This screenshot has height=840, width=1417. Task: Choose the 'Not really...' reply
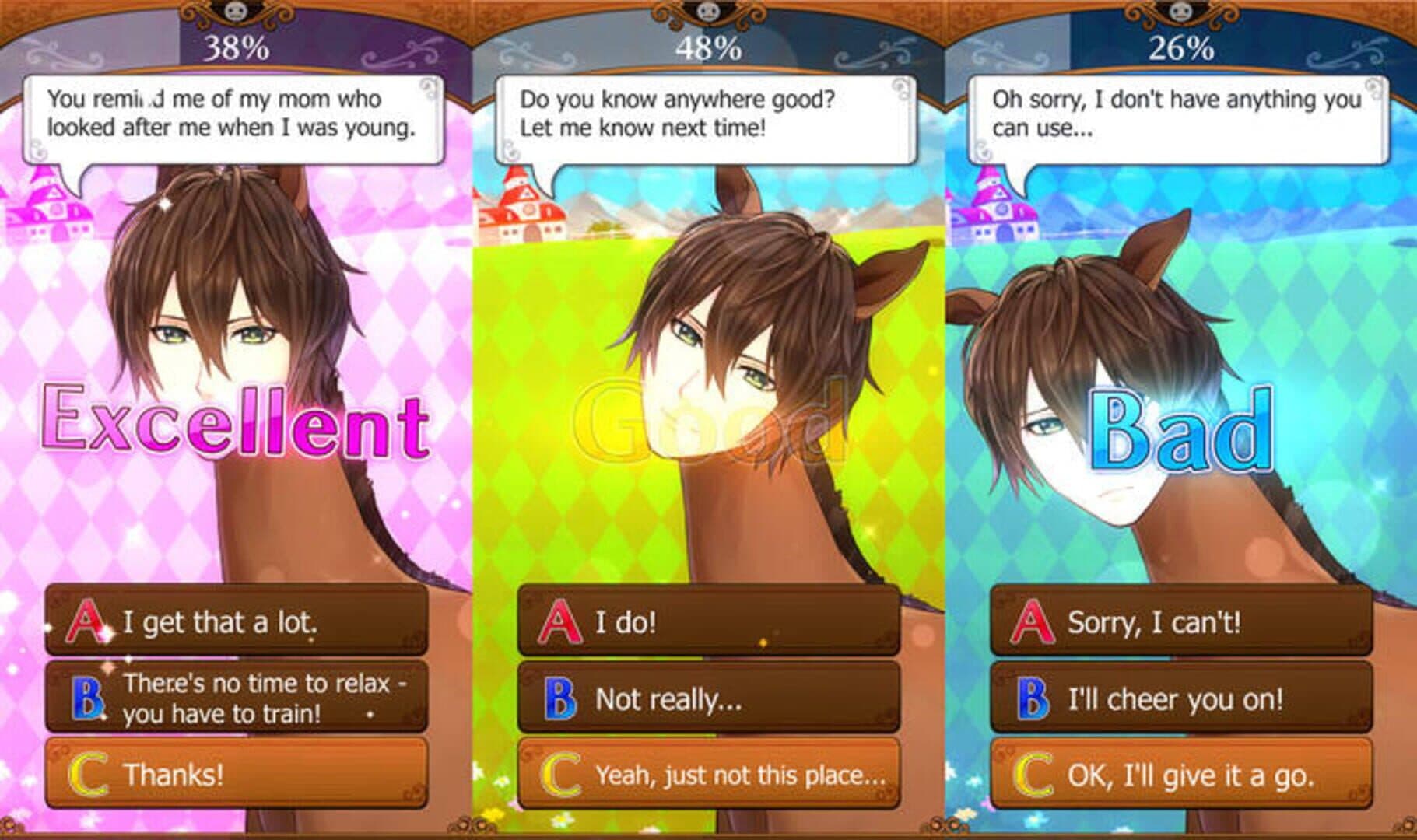708,698
